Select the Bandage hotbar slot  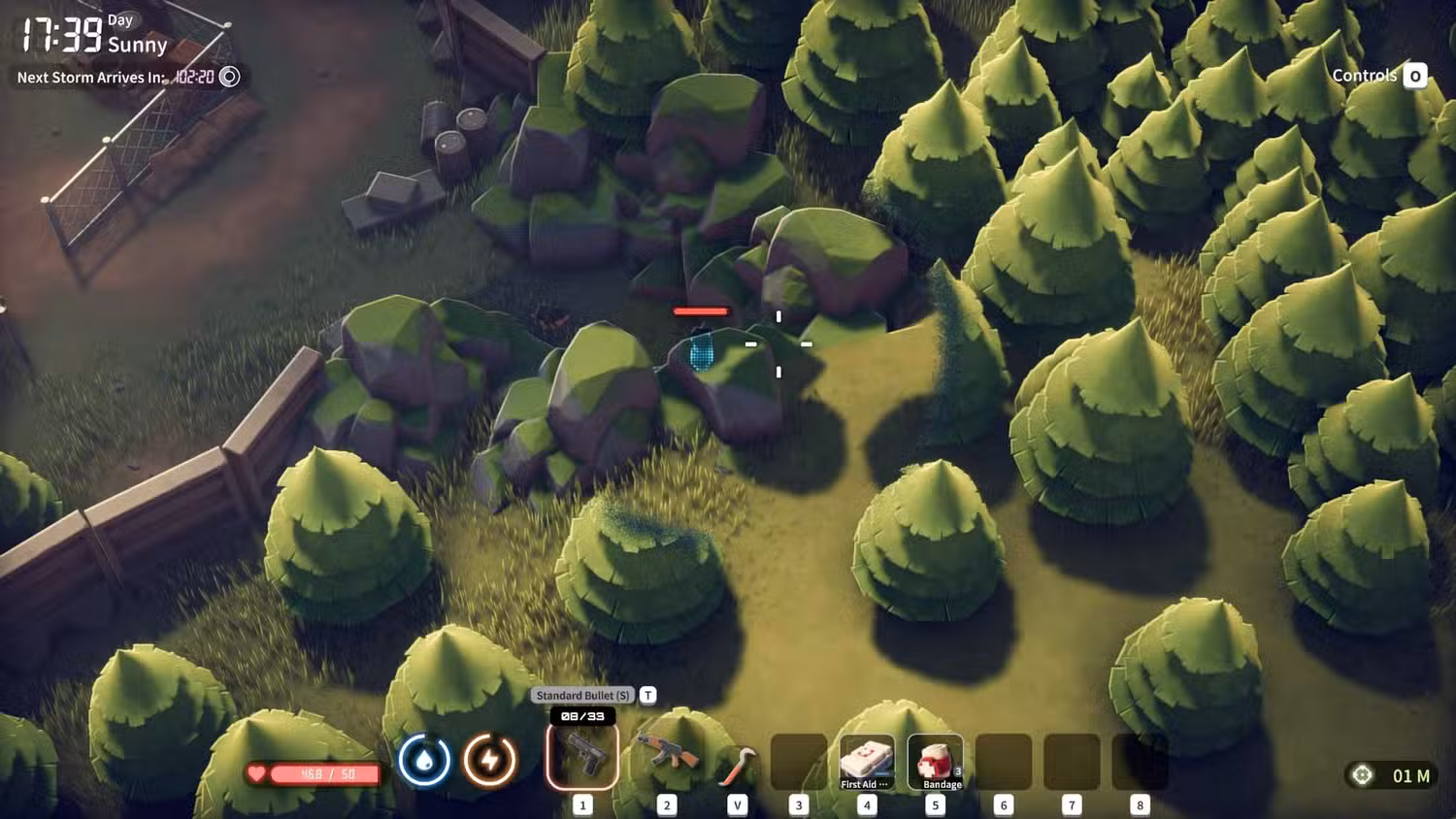pyautogui.click(x=935, y=763)
